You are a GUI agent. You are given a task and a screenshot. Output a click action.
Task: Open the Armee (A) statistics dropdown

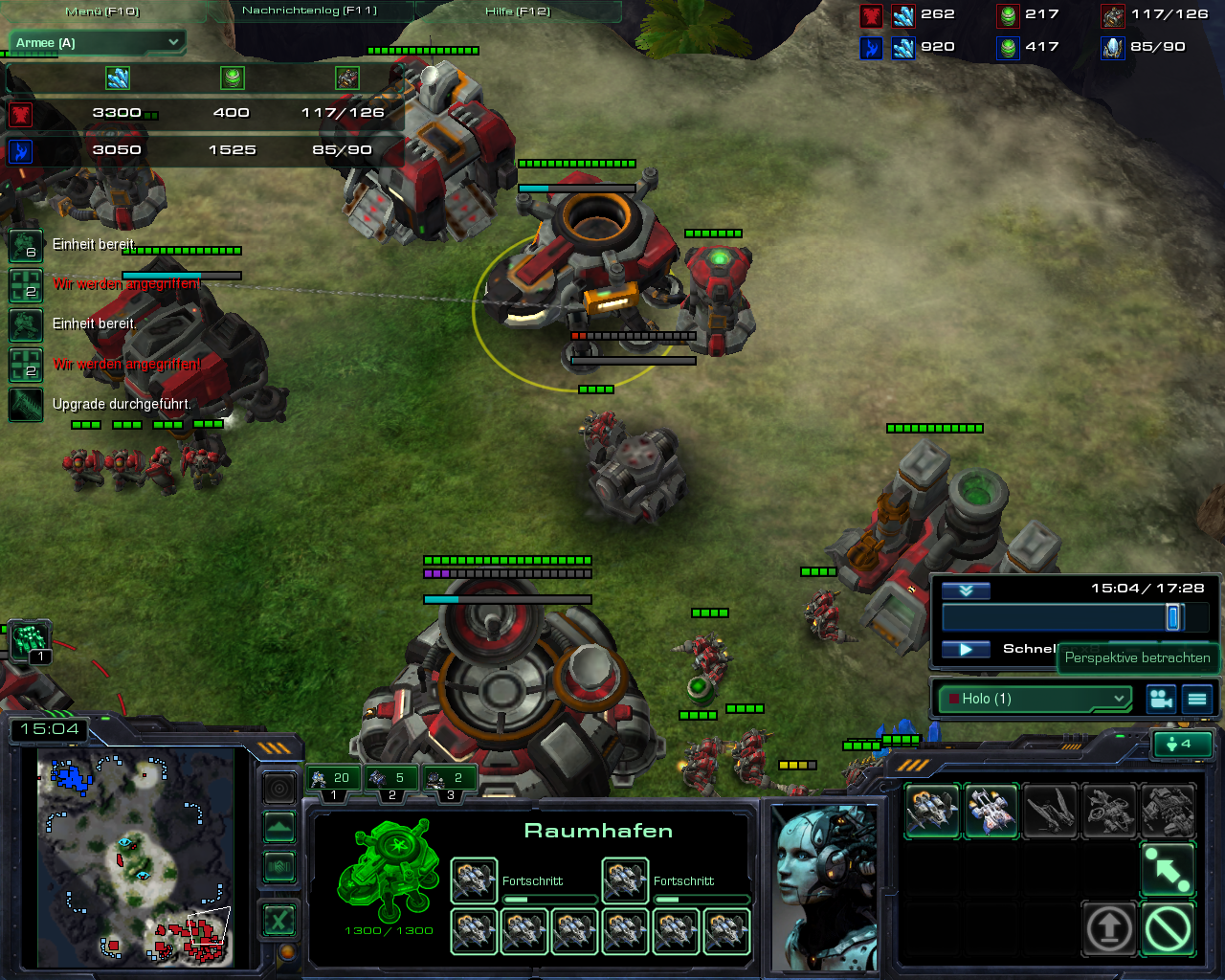[x=97, y=43]
